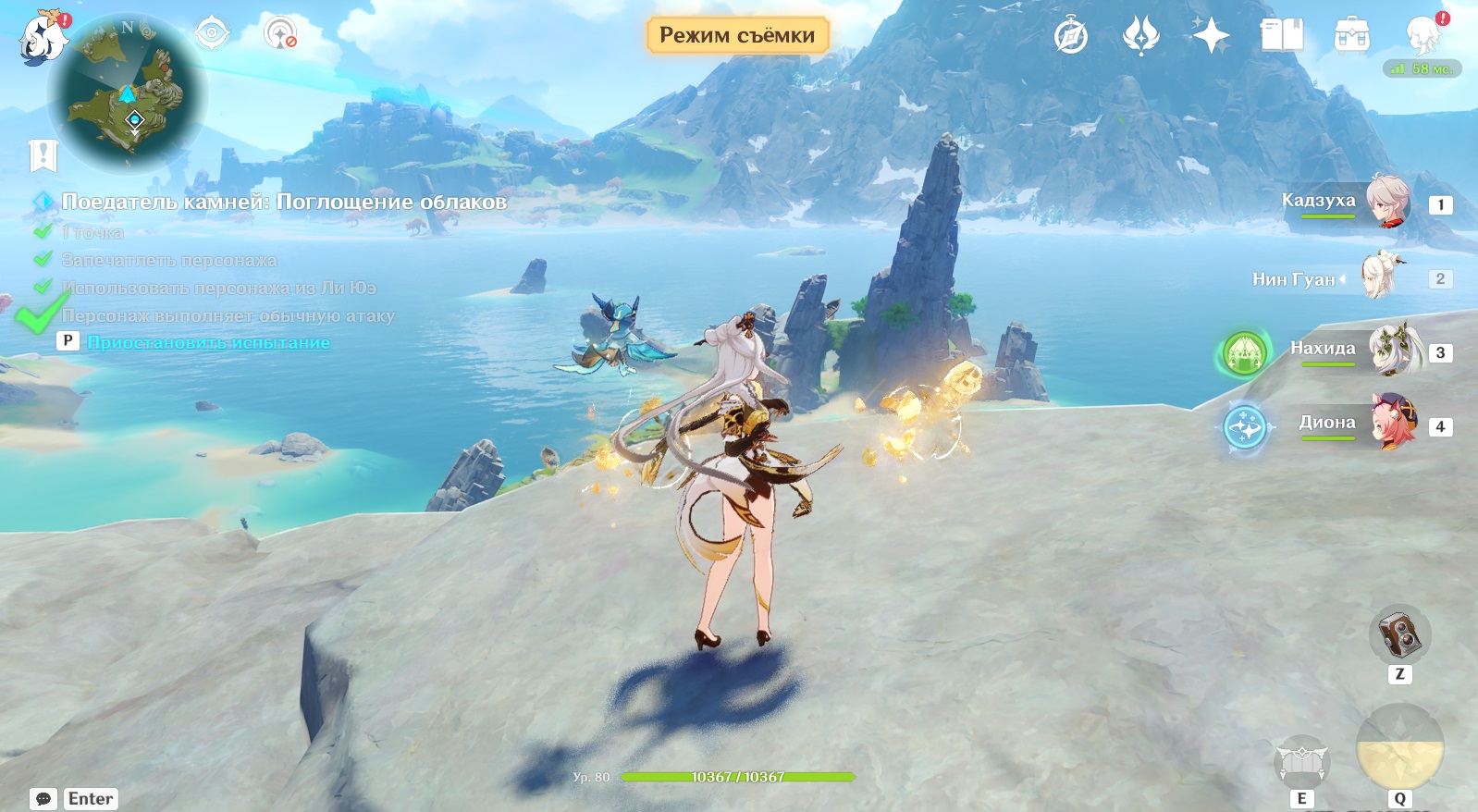Select active party member Нин Гуан
This screenshot has width=1478, height=812.
[1378, 277]
